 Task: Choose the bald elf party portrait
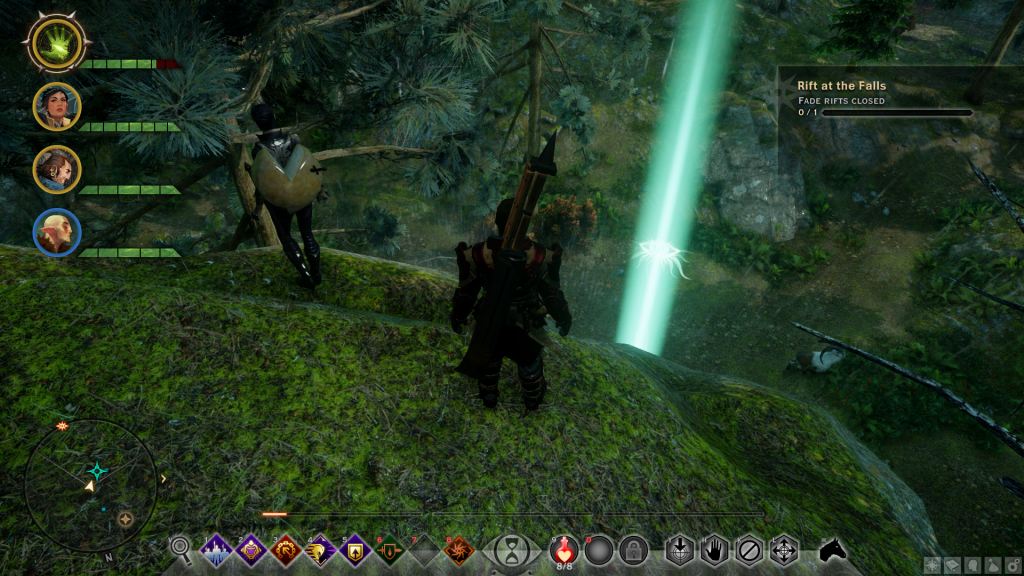[x=57, y=232]
